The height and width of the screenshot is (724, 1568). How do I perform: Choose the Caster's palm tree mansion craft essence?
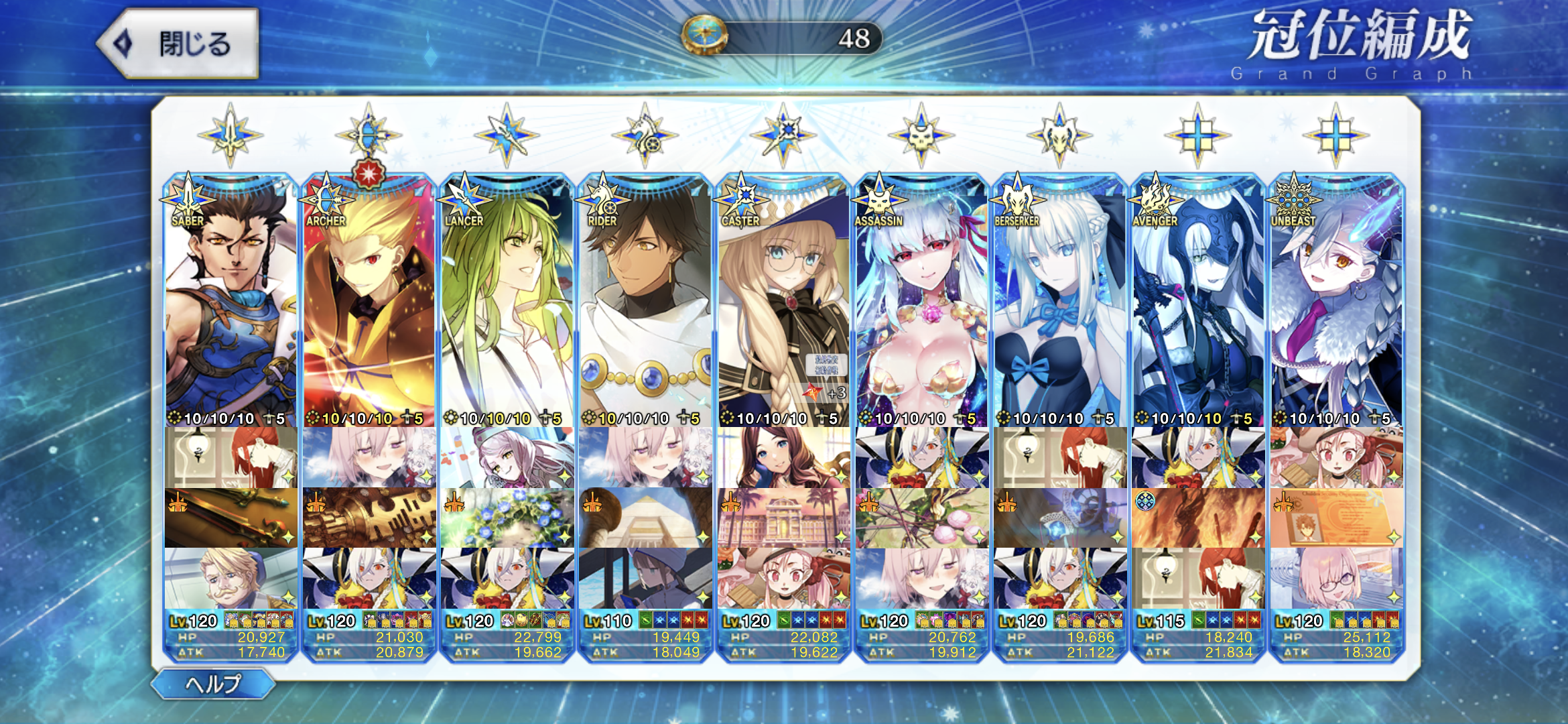(x=783, y=518)
